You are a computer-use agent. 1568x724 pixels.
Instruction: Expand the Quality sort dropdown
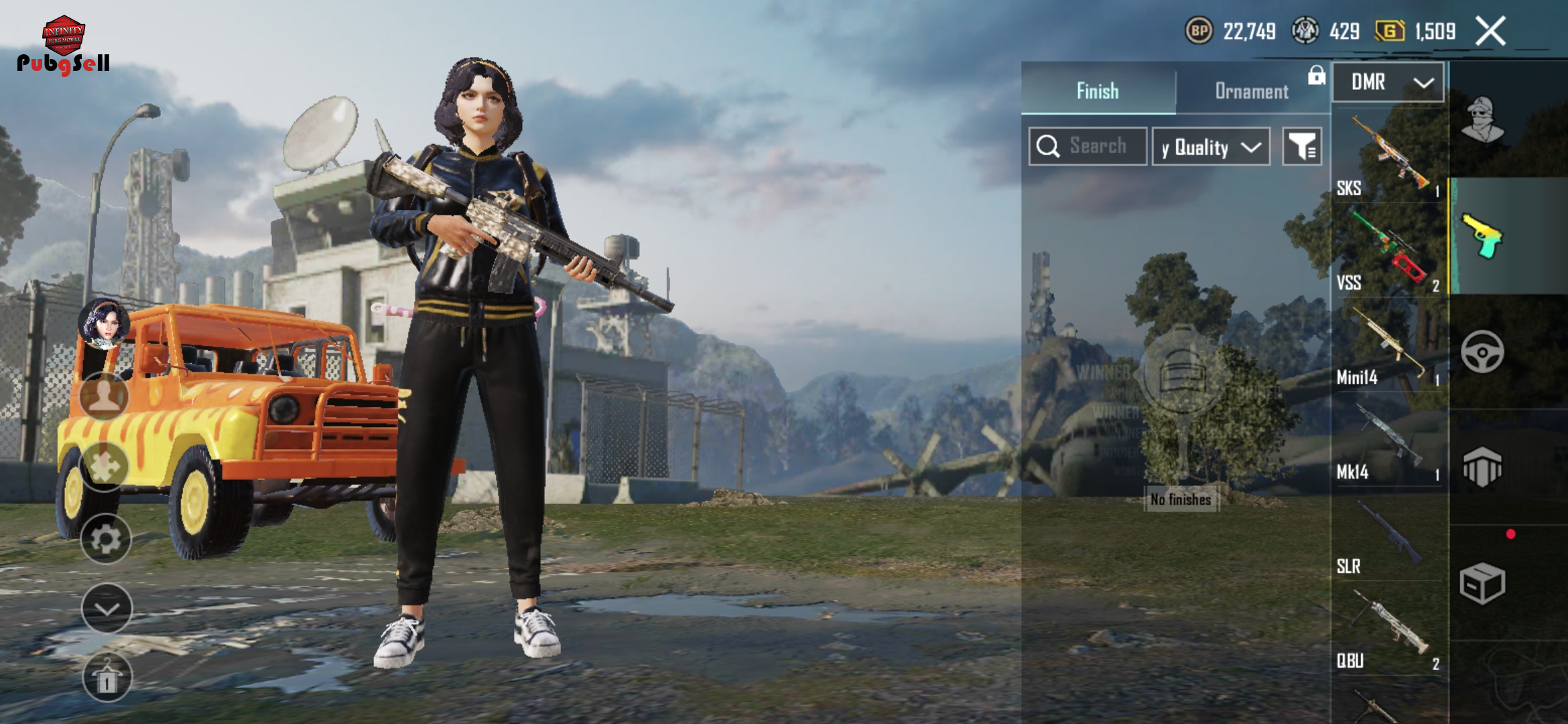(1211, 147)
